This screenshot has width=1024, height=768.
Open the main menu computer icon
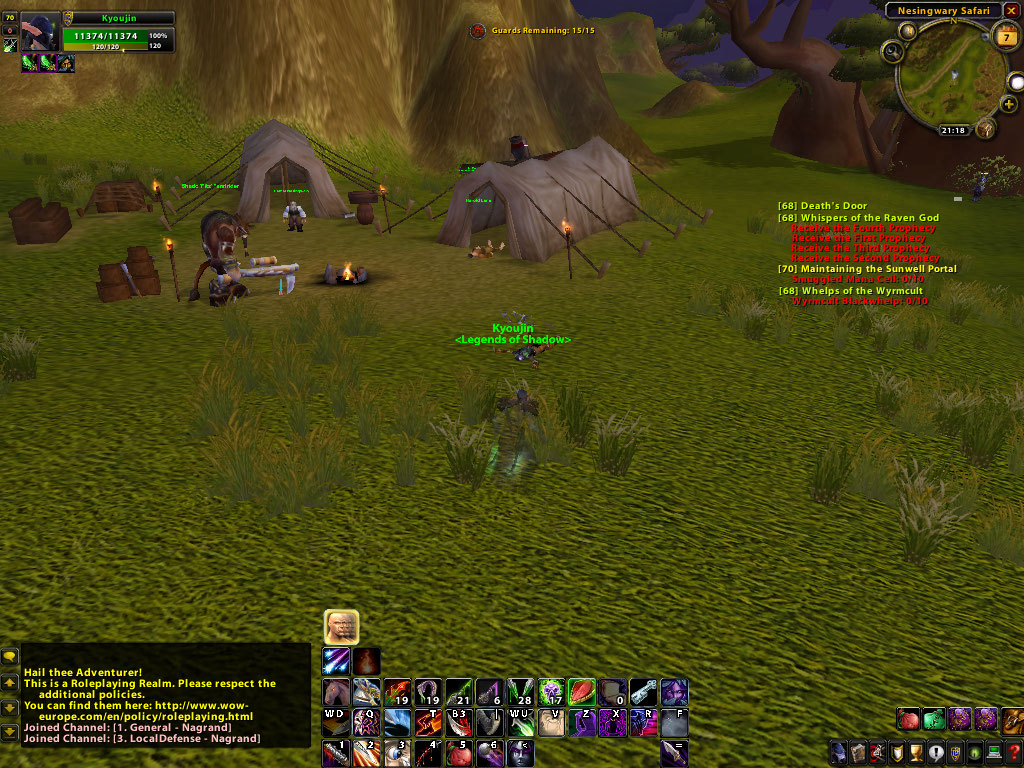coord(994,752)
